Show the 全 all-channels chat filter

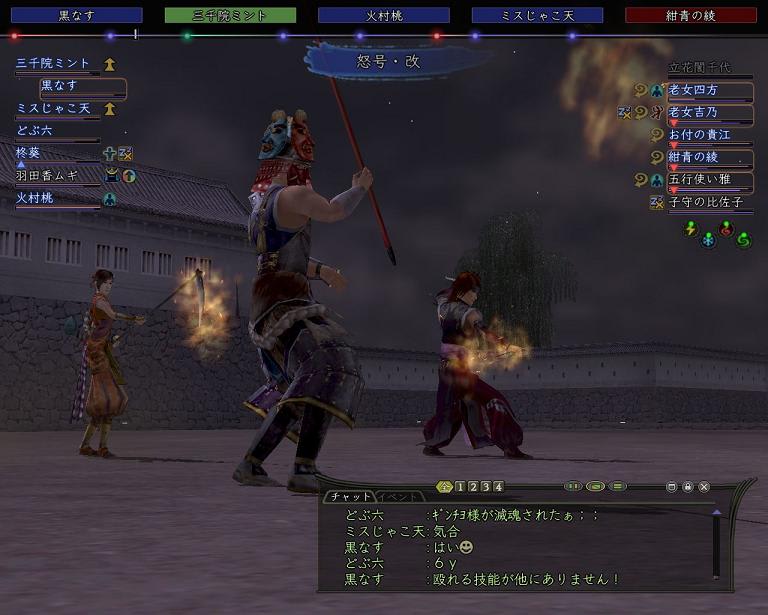(x=446, y=487)
